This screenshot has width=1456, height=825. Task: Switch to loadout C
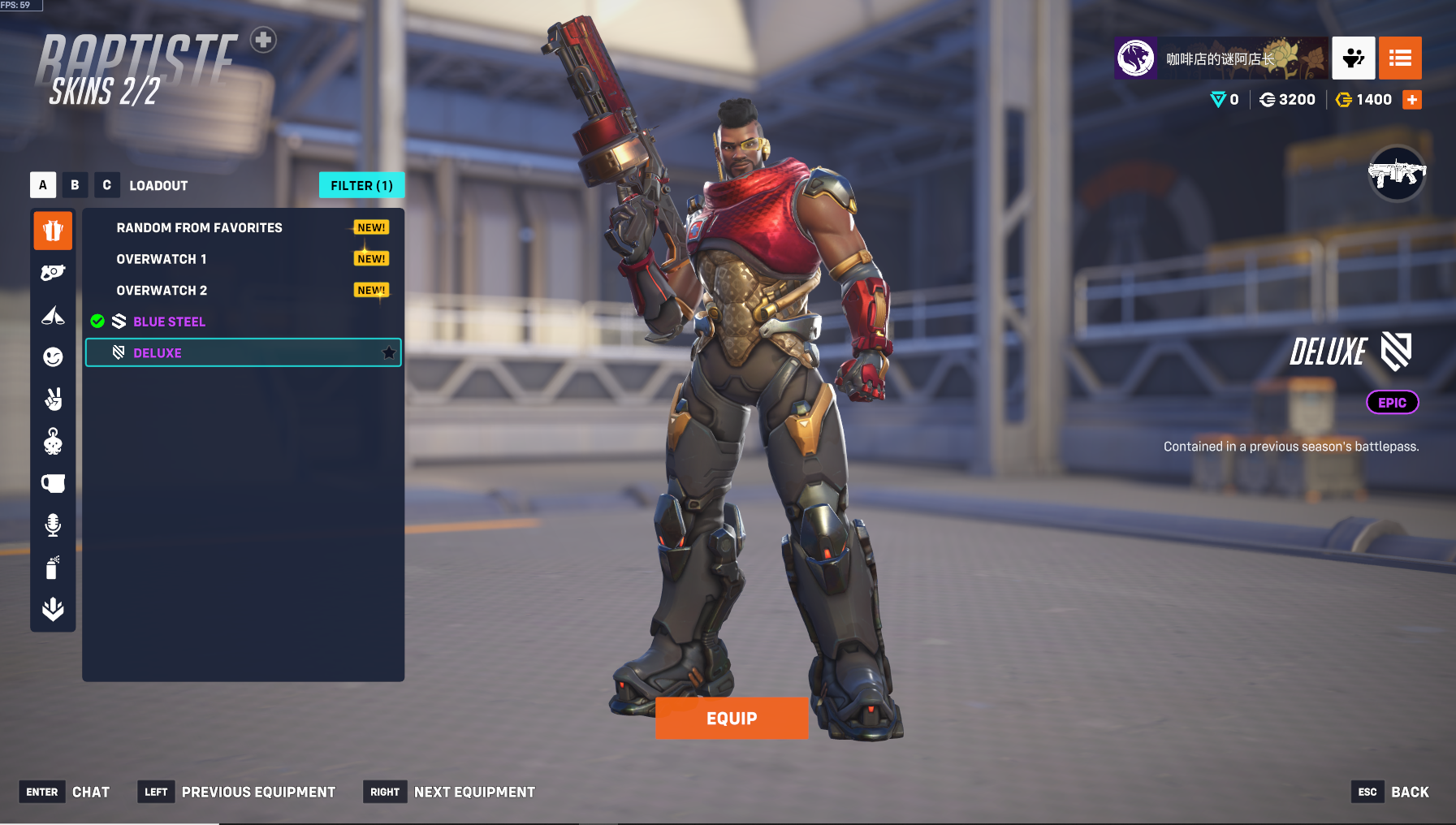pyautogui.click(x=106, y=185)
